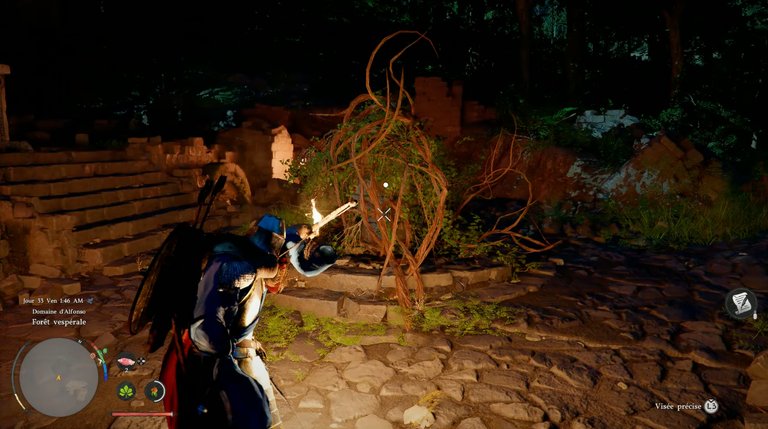The image size is (768, 429).
Task: Click the circular minimap
Action: tap(58, 376)
